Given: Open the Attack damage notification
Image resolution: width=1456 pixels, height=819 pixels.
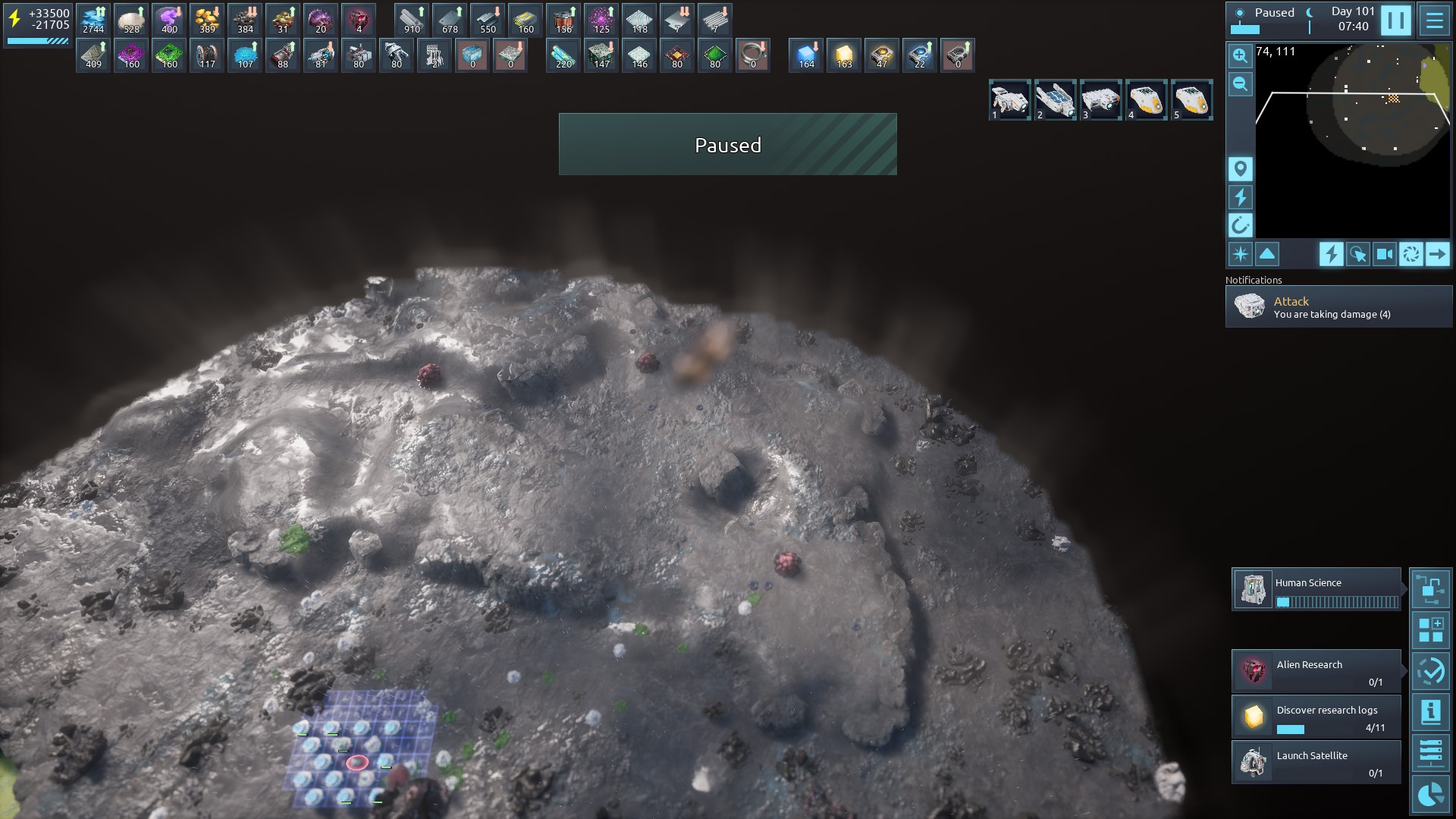Looking at the screenshot, I should 1338,307.
